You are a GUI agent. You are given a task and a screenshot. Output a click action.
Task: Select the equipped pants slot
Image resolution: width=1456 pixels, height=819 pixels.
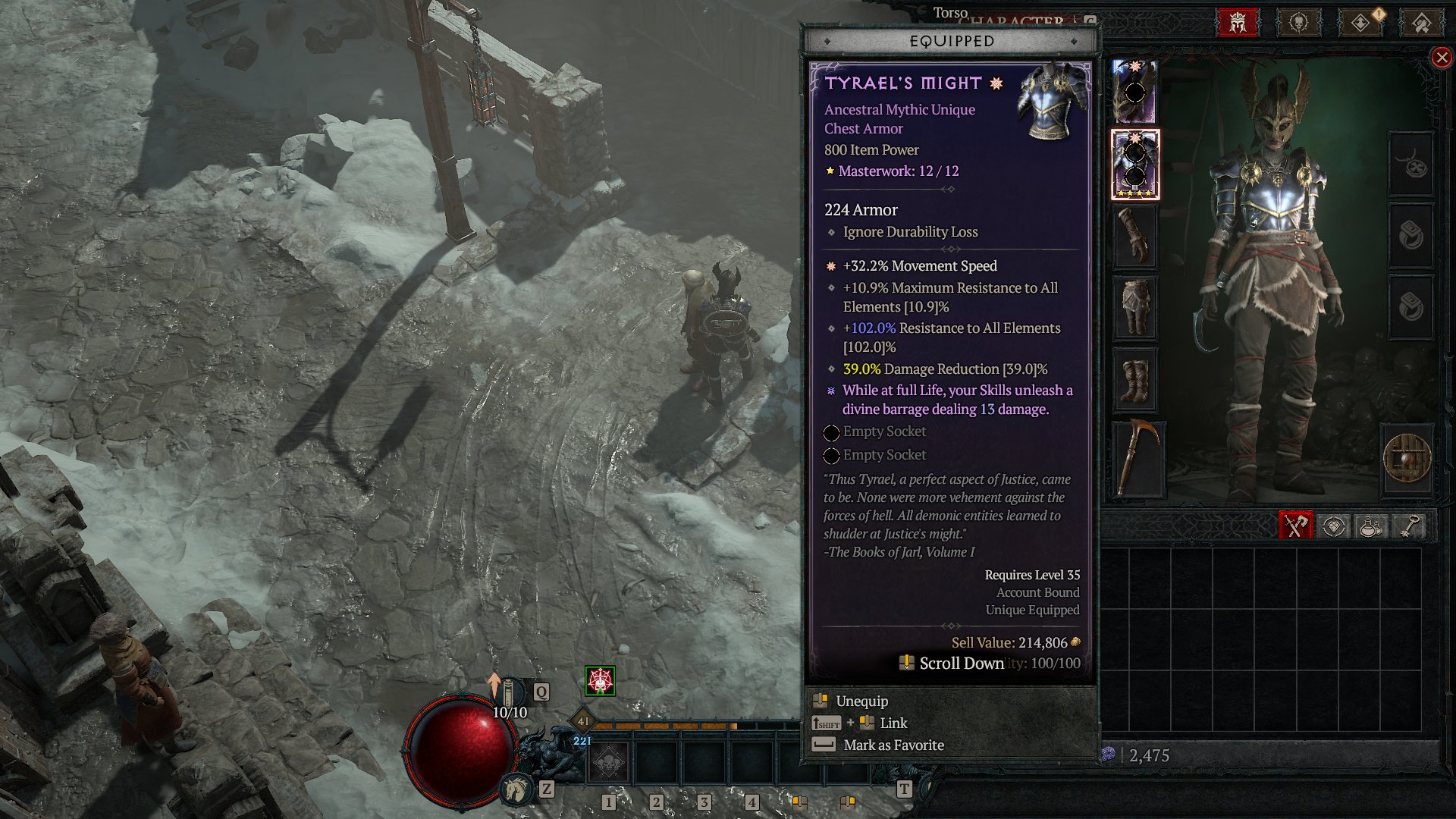pyautogui.click(x=1134, y=307)
